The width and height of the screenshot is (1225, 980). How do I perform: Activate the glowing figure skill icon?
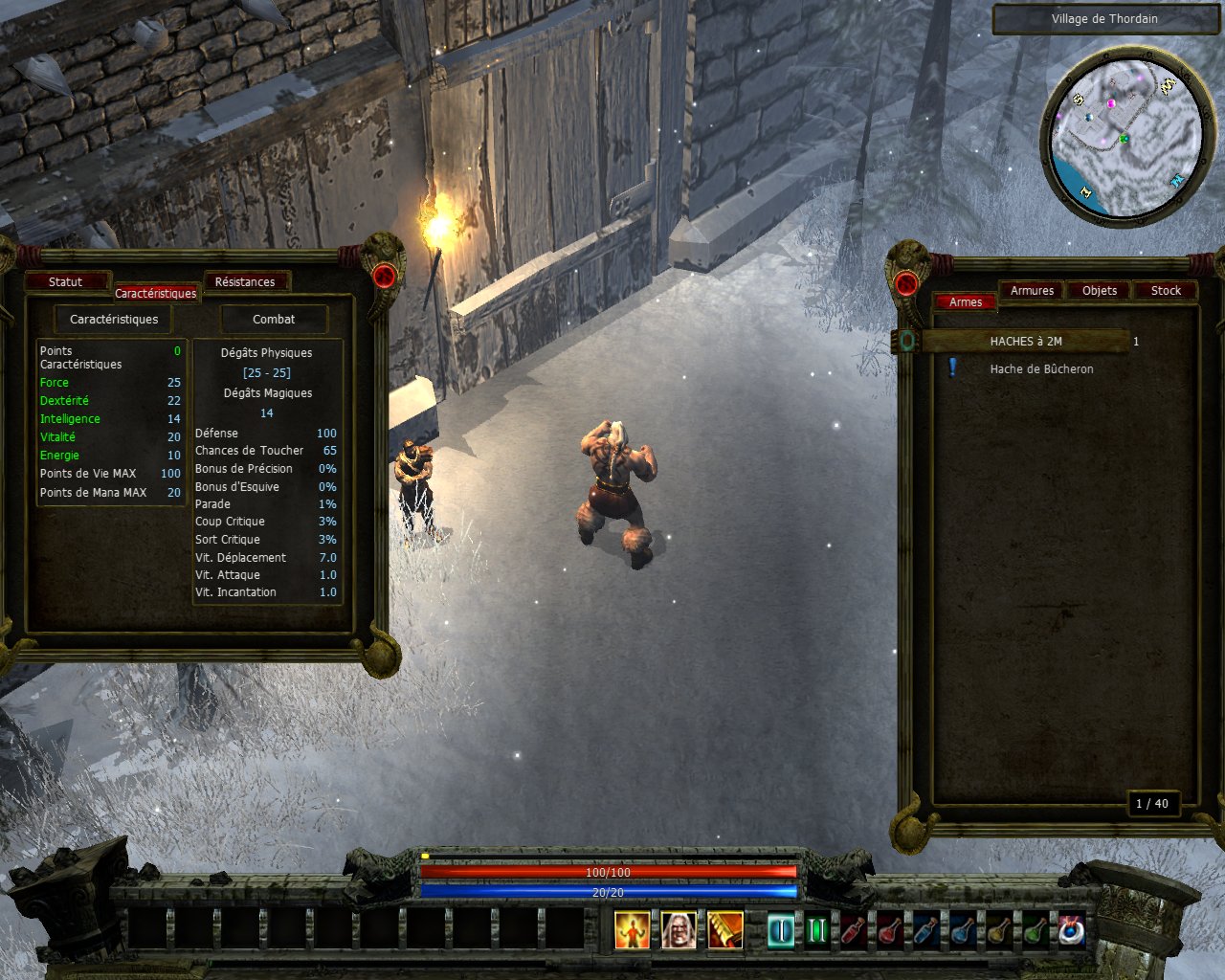[632, 929]
